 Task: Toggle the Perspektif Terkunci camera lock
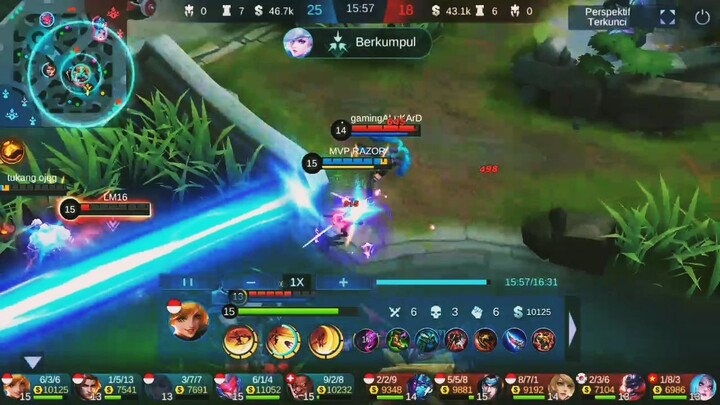[x=607, y=17]
